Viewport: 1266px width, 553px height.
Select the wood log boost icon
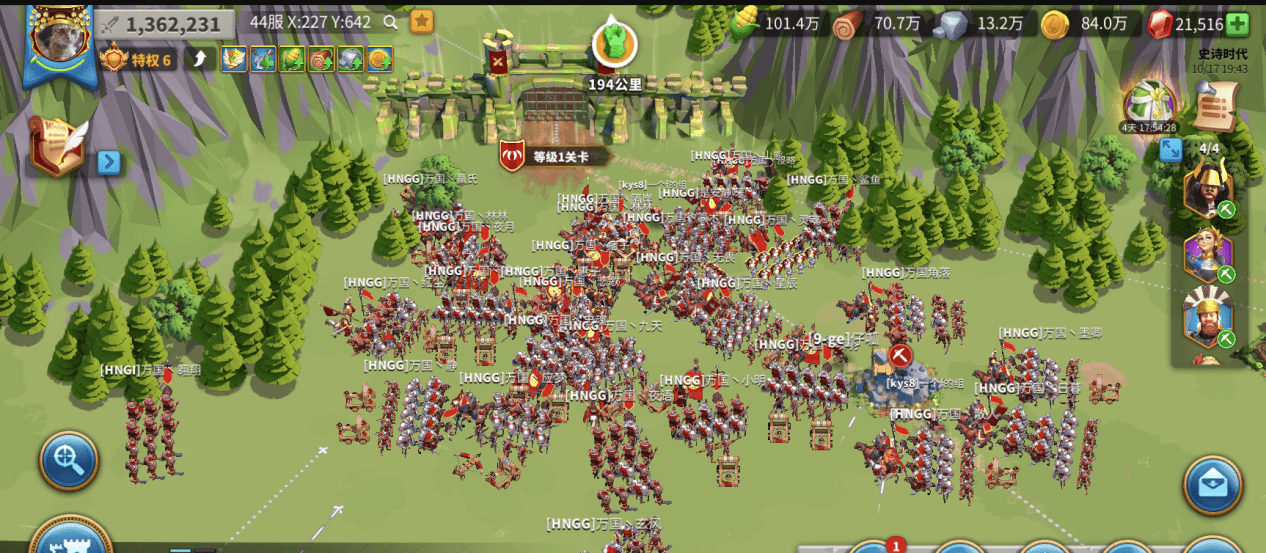coord(321,59)
